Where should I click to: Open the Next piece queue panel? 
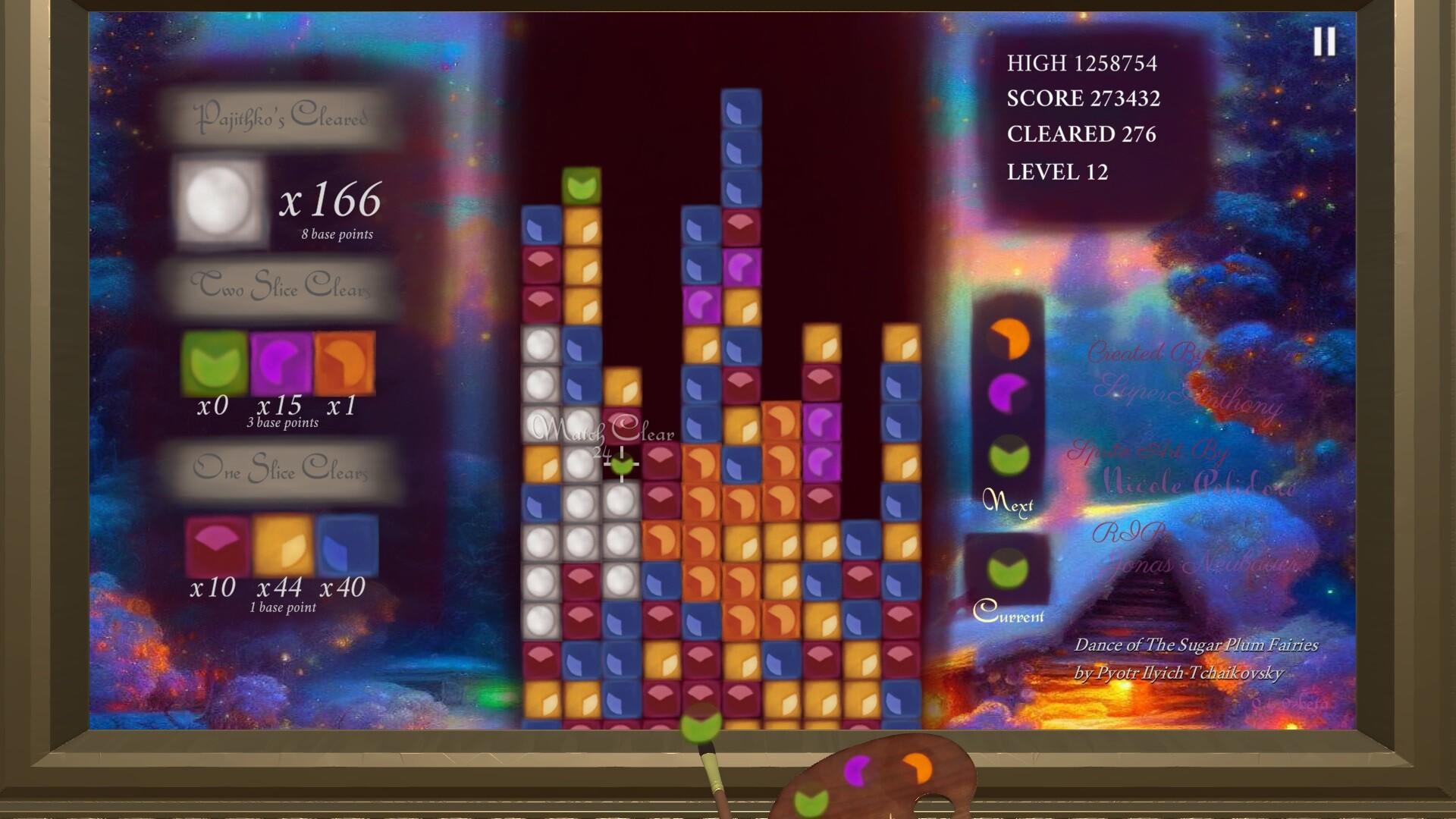1010,502
